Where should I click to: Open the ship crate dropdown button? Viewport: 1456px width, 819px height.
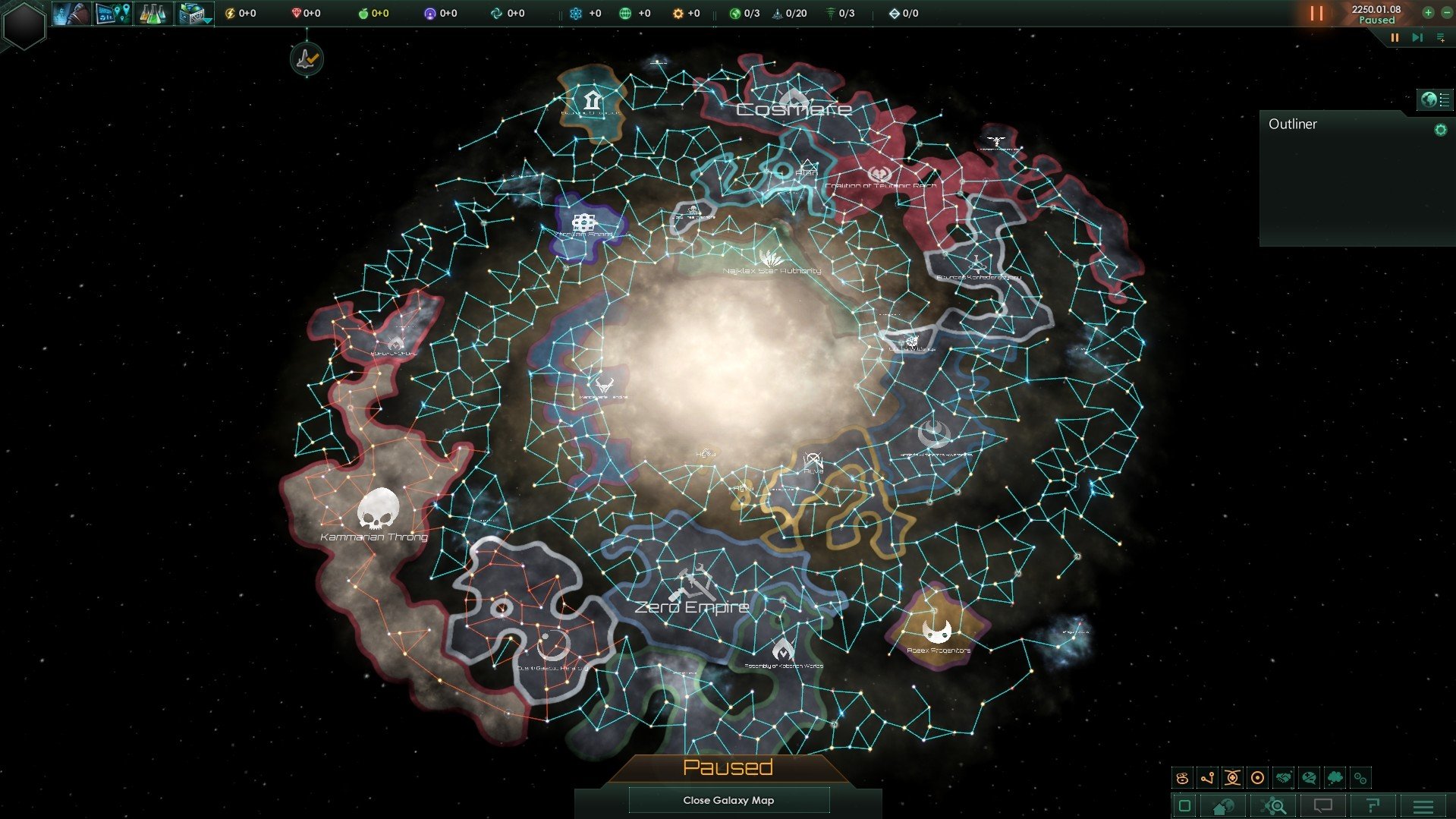point(194,14)
